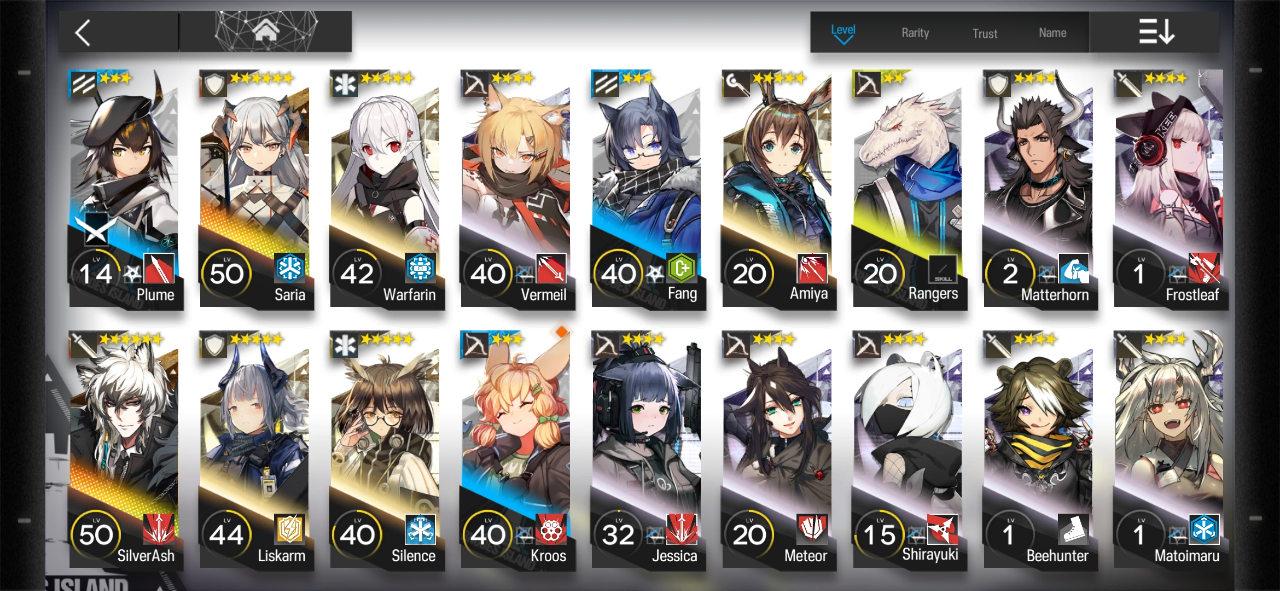
Task: Choose the Matoimaru operator card
Action: [x=1168, y=447]
